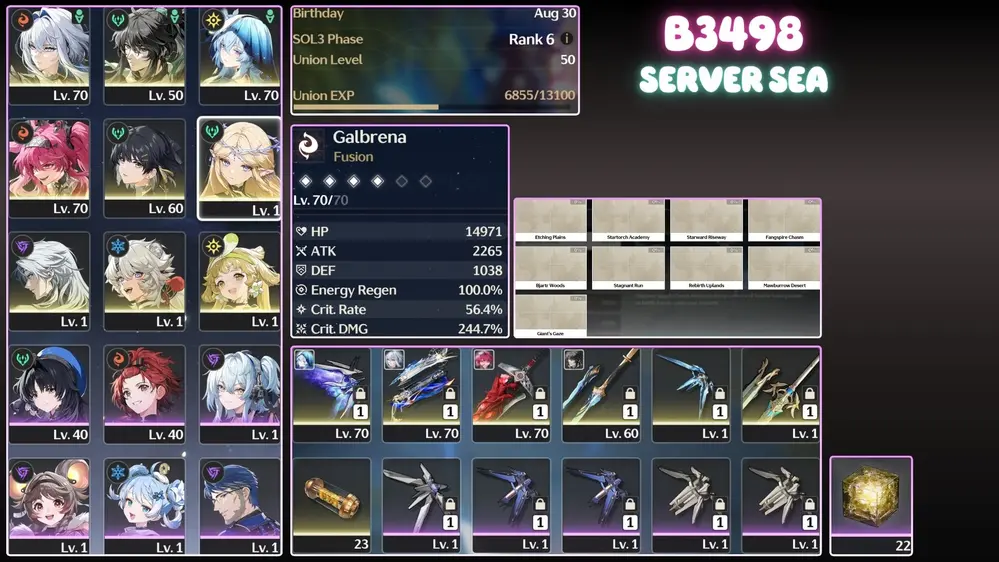Click the glowing golden cube item
The width and height of the screenshot is (999, 562).
tap(870, 503)
